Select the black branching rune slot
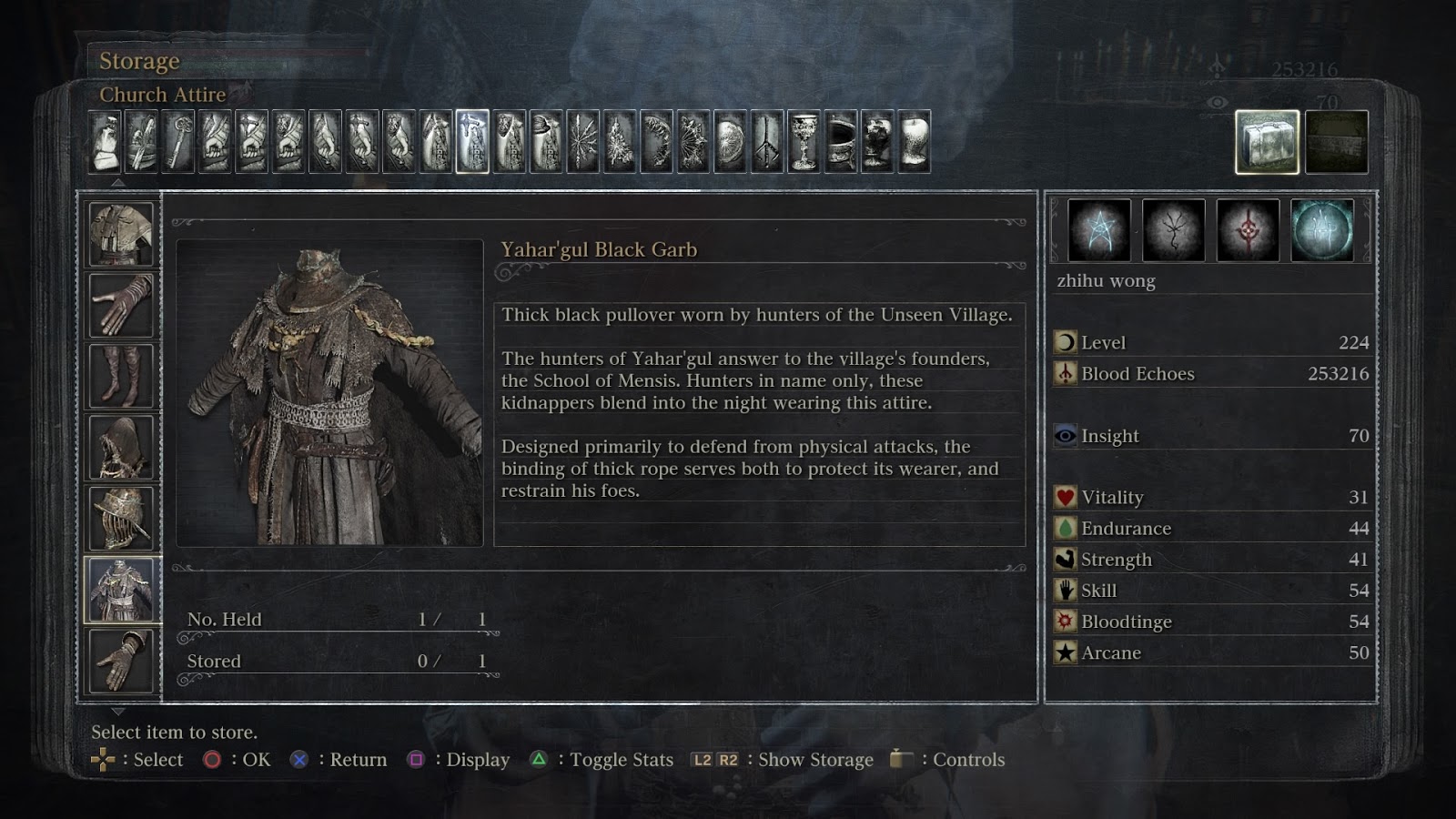 tap(1173, 230)
